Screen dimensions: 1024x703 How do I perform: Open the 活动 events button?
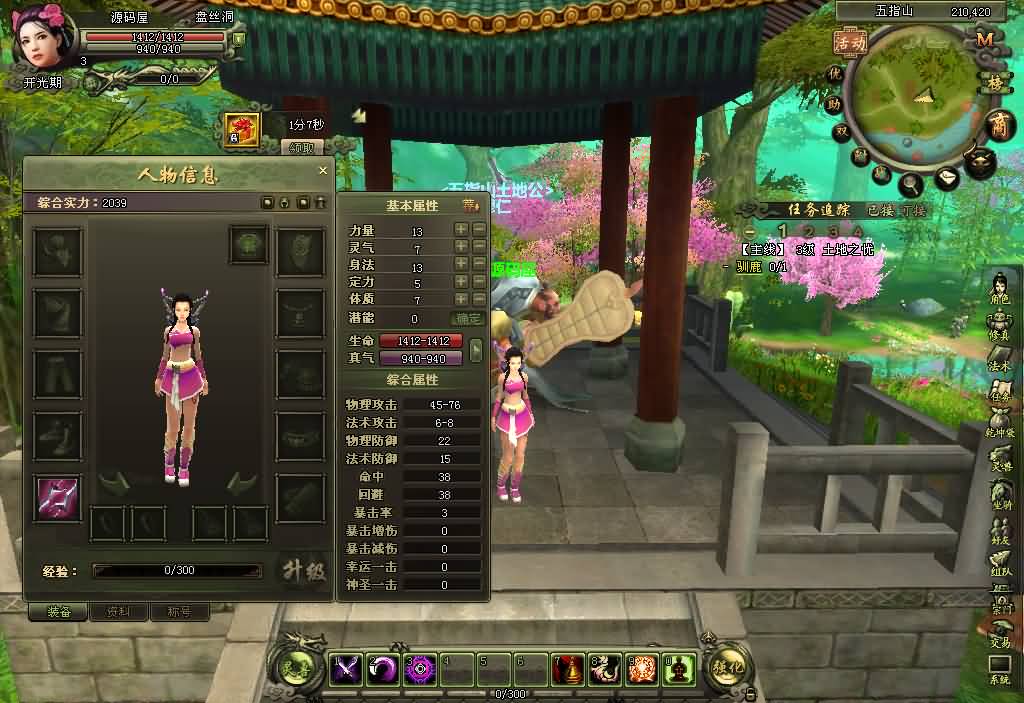[x=851, y=43]
